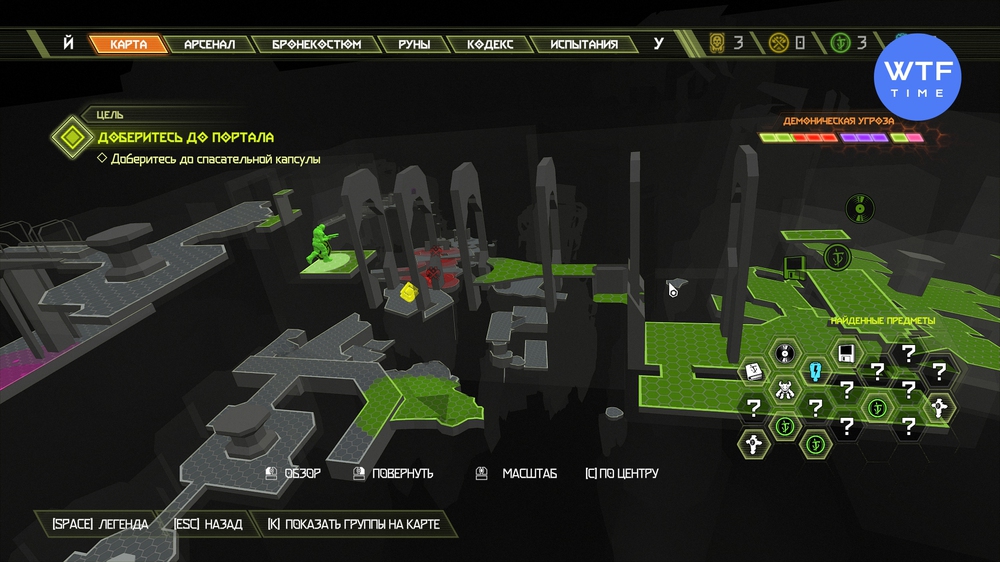This screenshot has height=562, width=1000.
Task: Click the Доберитесь до портала objective
Action: (185, 137)
